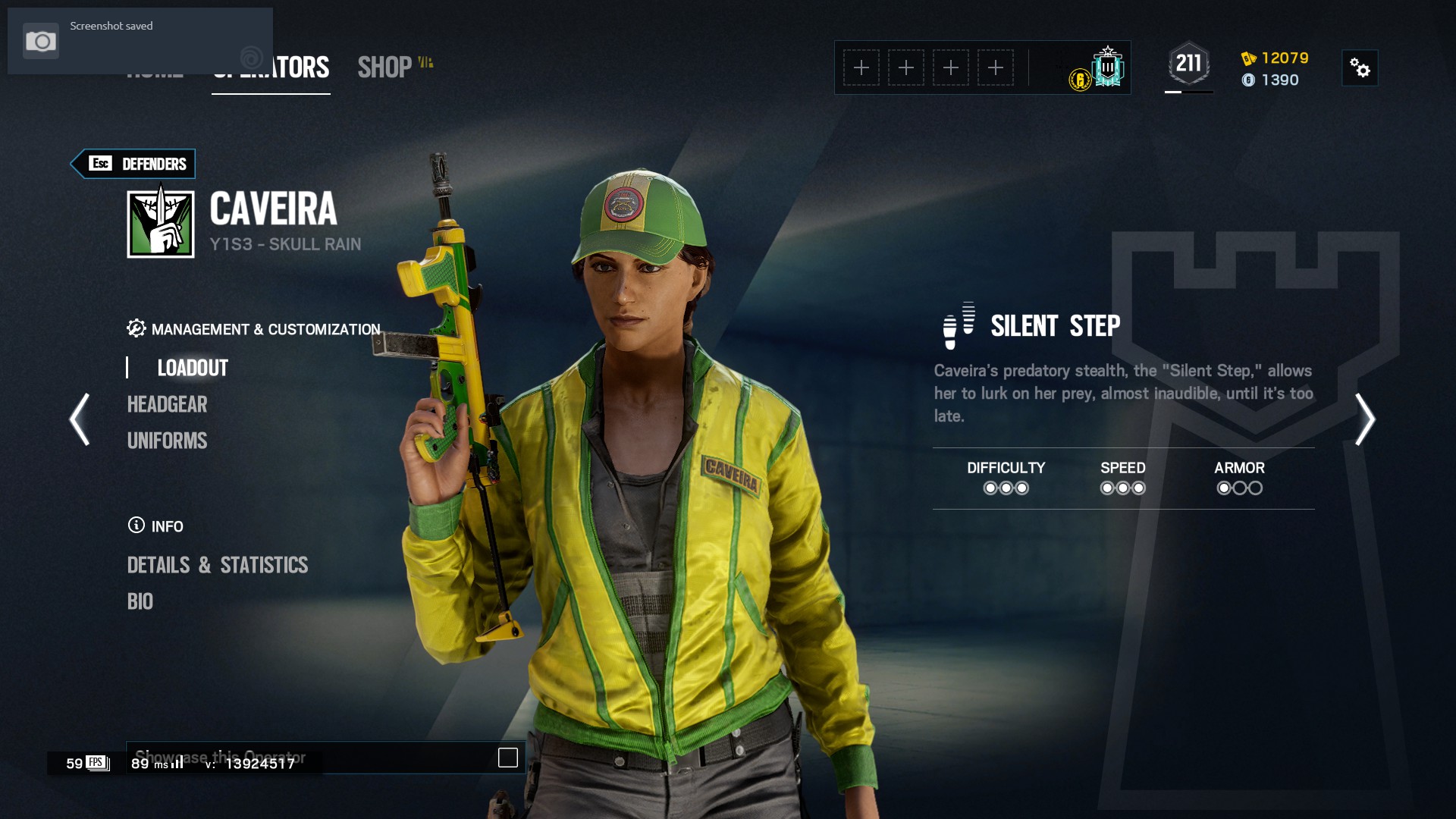Screen dimensions: 1456x819
Task: Toggle the Showcase this Operator checkbox
Action: pyautogui.click(x=508, y=758)
